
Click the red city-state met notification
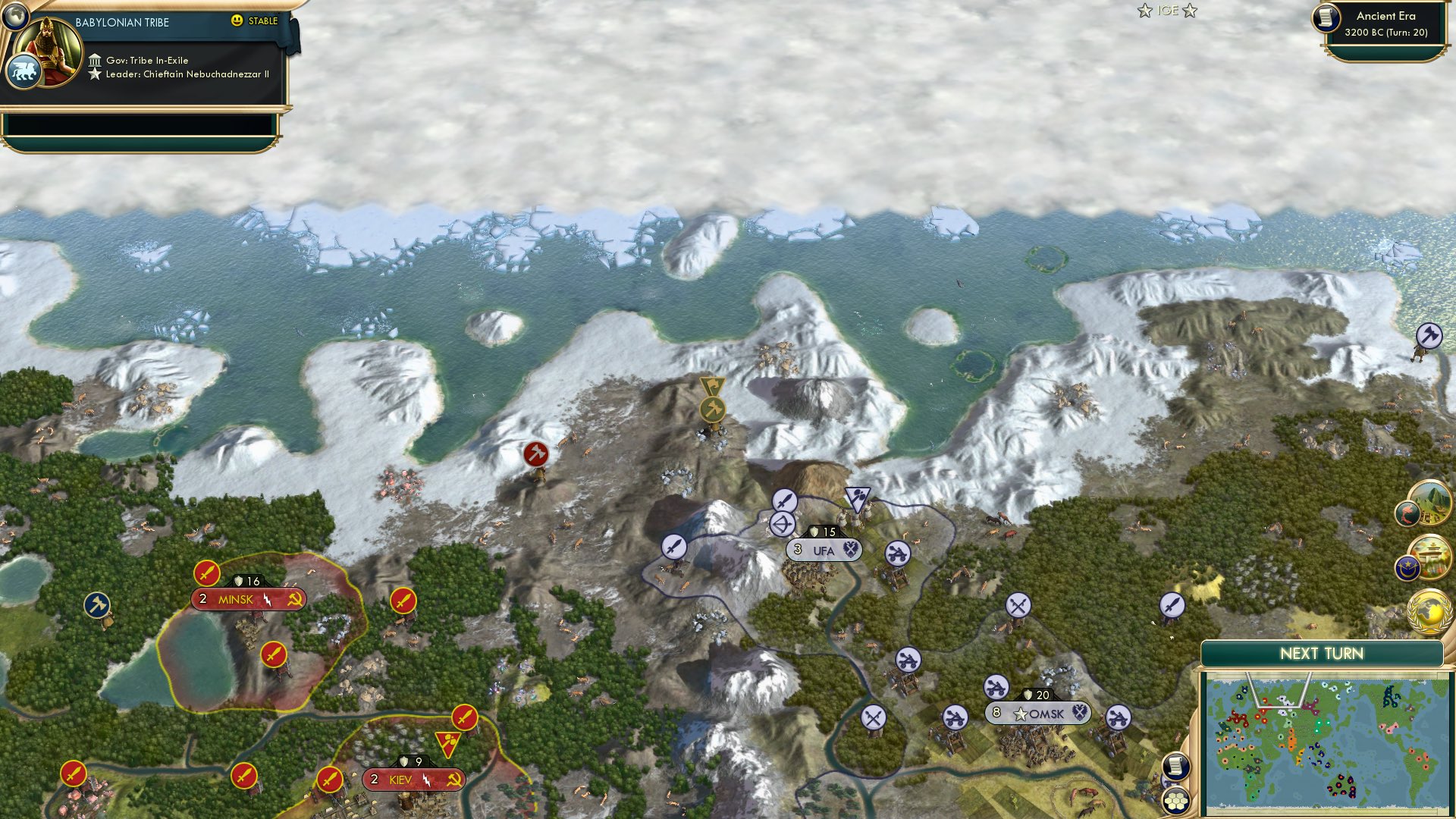1409,513
